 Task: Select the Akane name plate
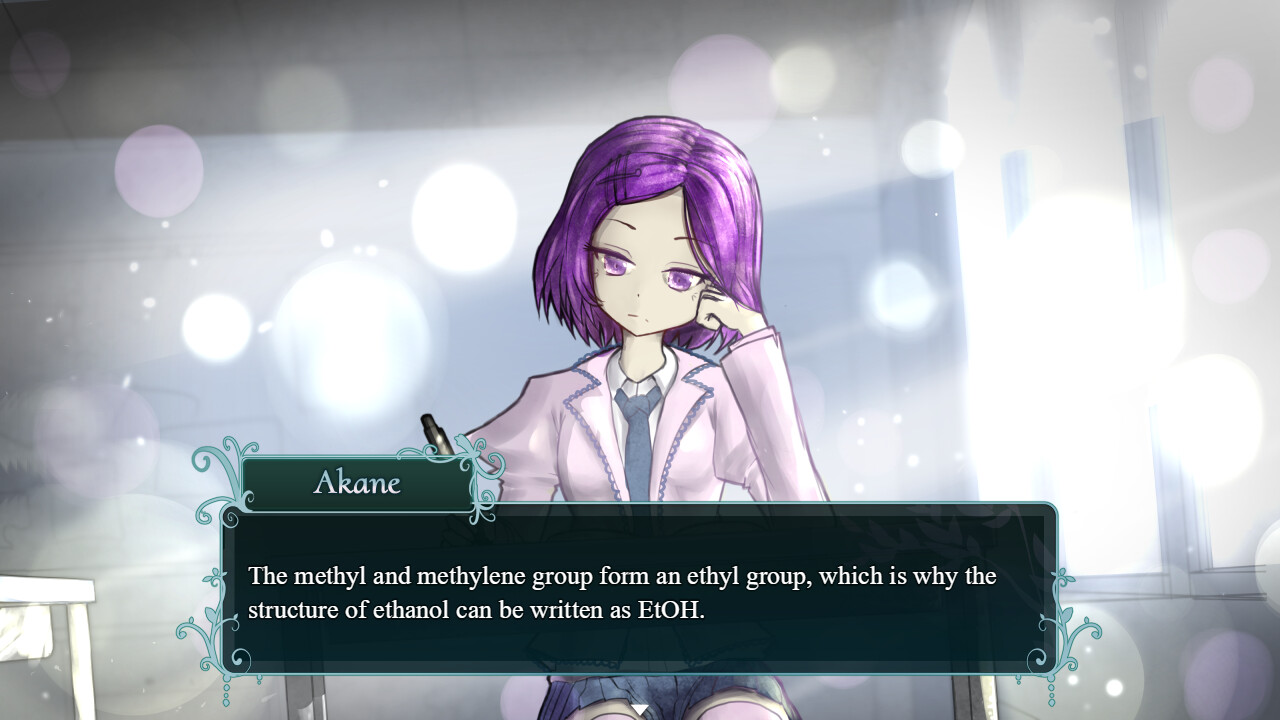click(357, 484)
